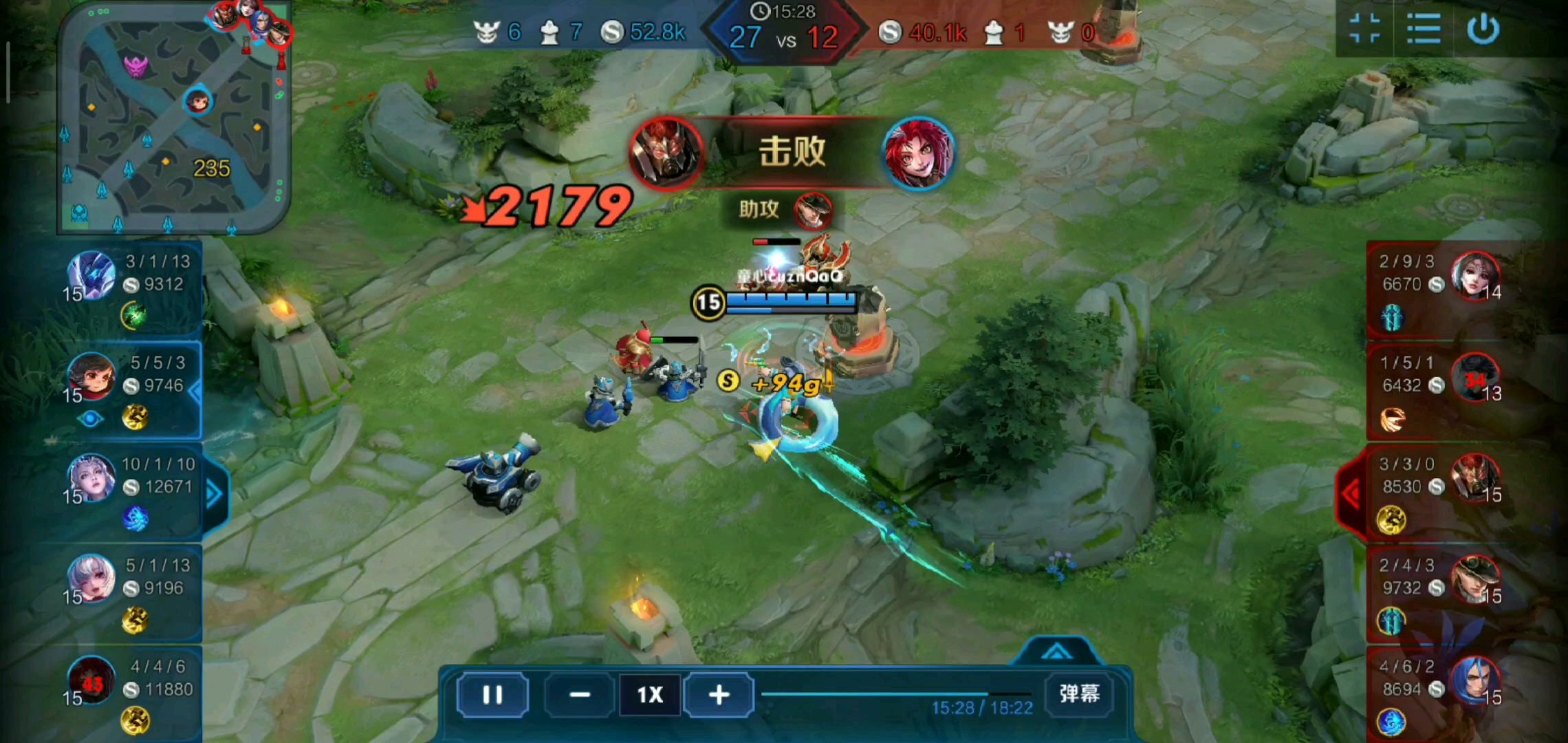Pause the replay playback
Screen dimensions: 1568x743
pyautogui.click(x=492, y=695)
